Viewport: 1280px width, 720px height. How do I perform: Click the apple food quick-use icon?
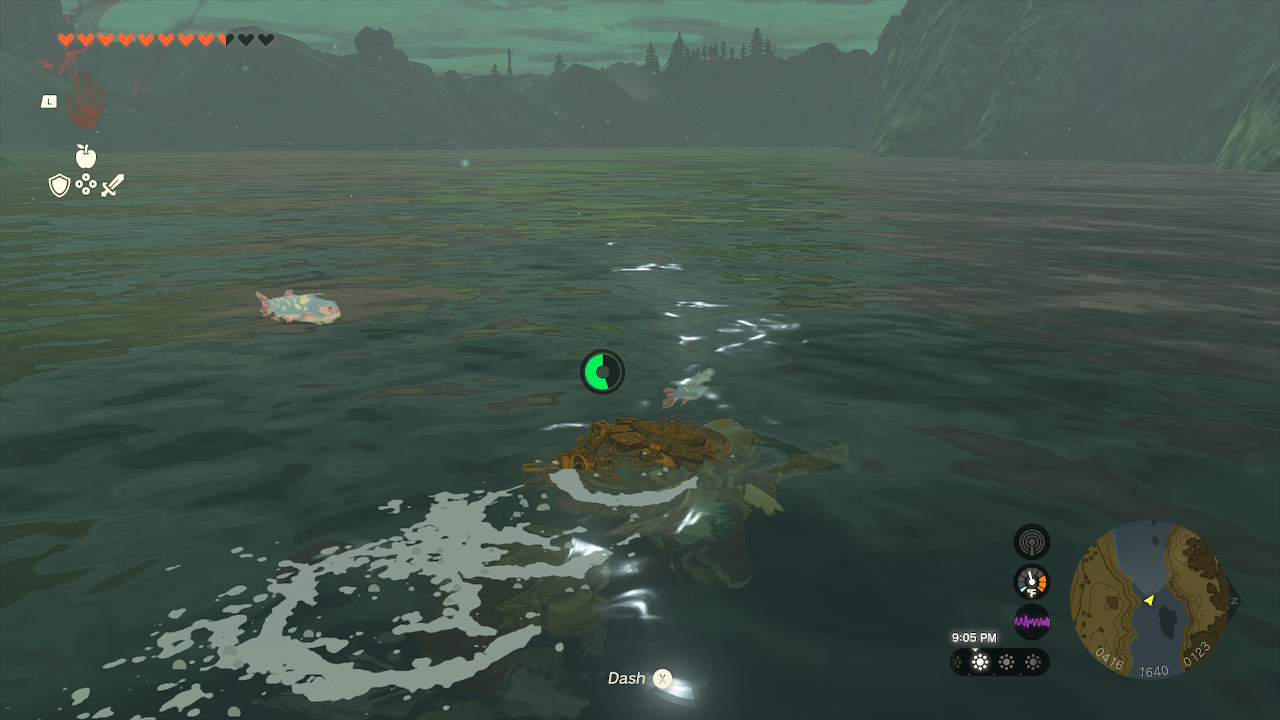[x=86, y=158]
